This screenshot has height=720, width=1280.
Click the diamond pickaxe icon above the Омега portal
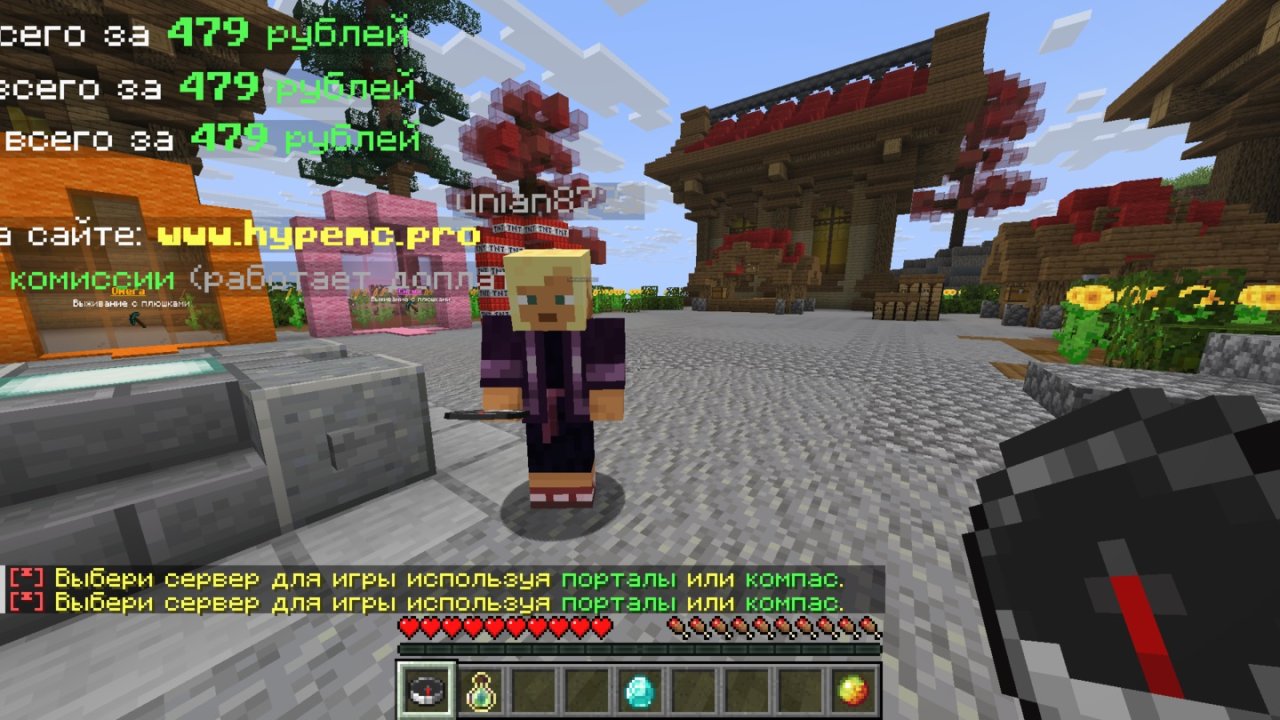click(137, 320)
